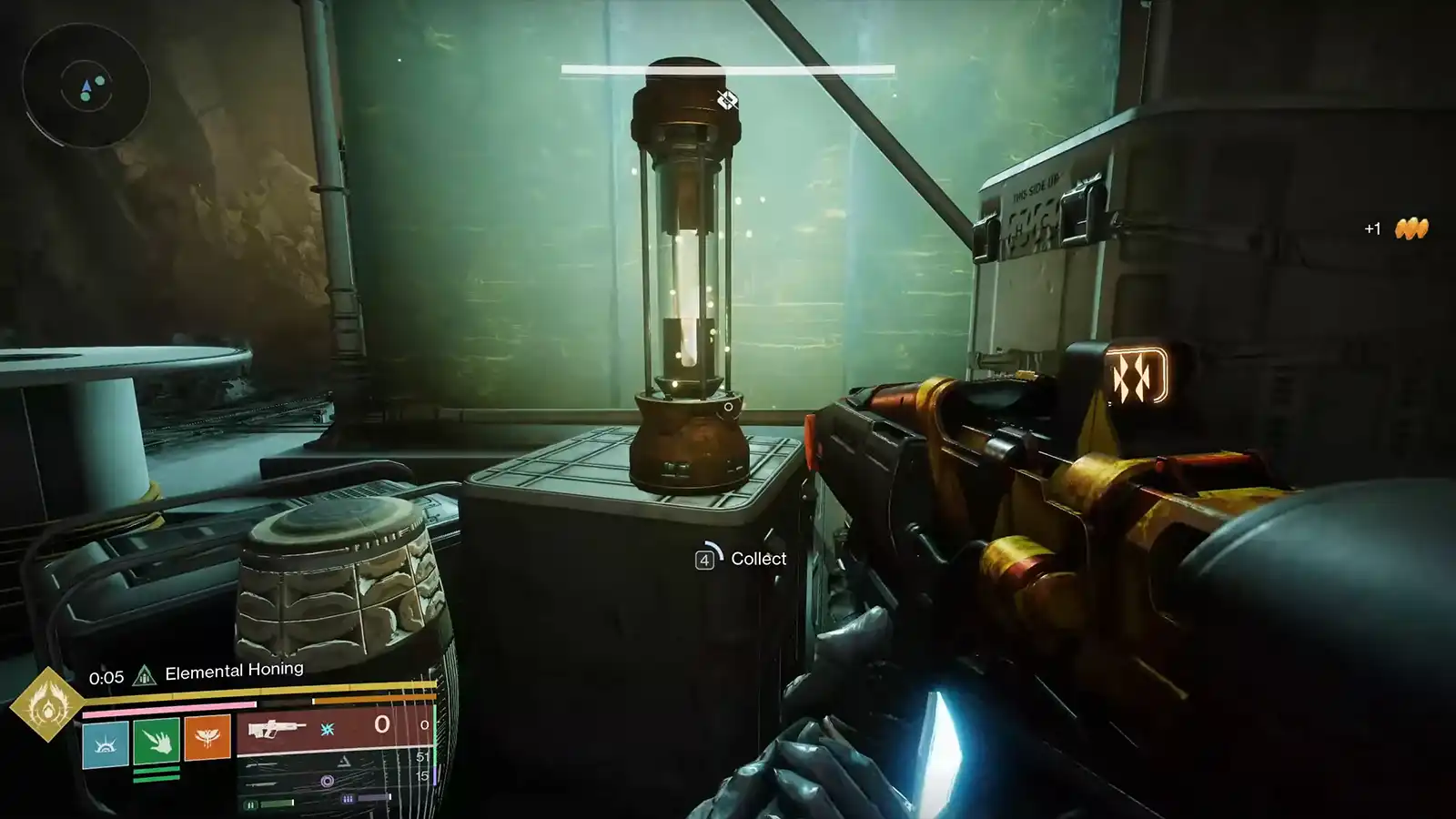The image size is (1456, 819).
Task: Select the stasis element icon beside the weapon
Action: click(x=327, y=729)
